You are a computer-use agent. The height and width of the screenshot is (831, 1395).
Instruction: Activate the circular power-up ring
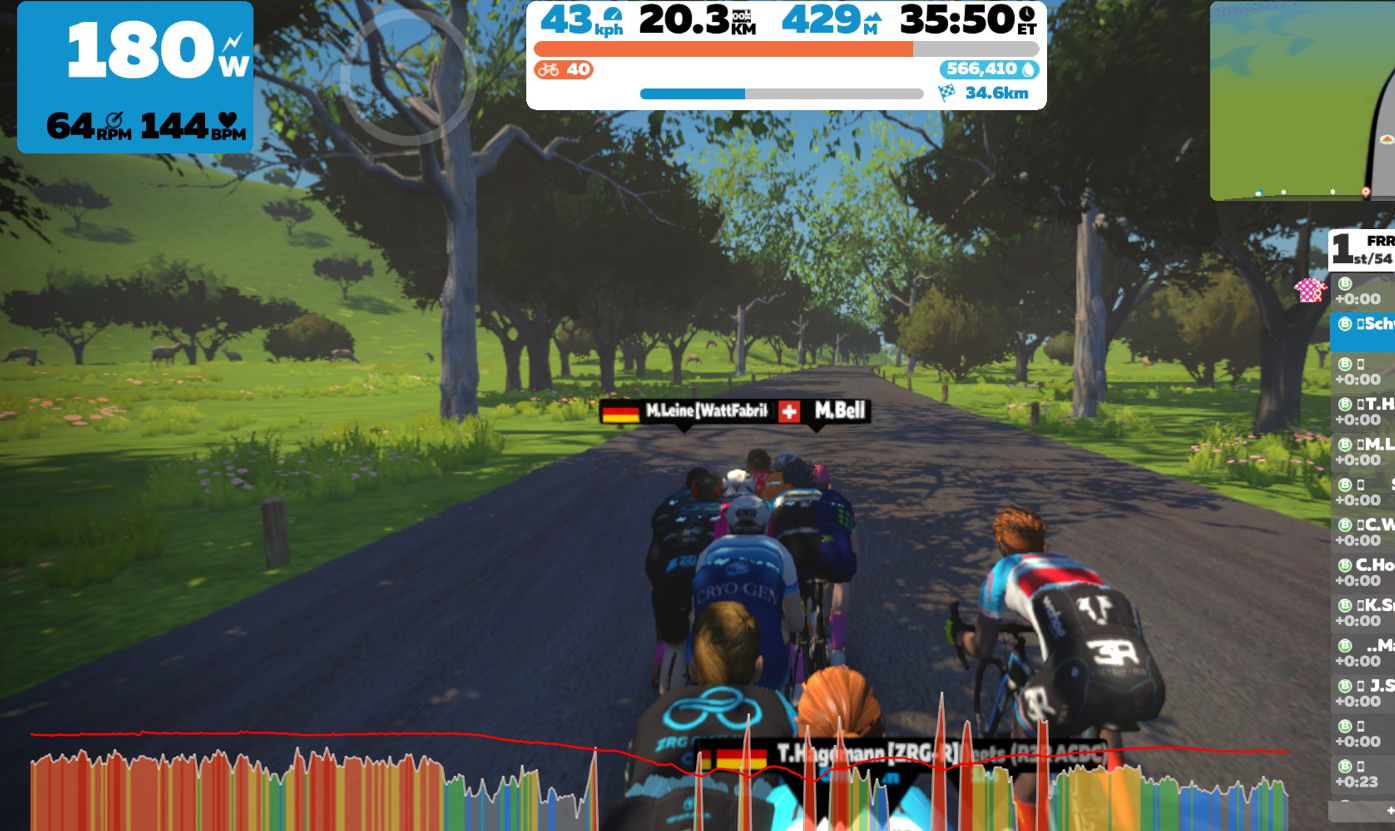(x=408, y=77)
